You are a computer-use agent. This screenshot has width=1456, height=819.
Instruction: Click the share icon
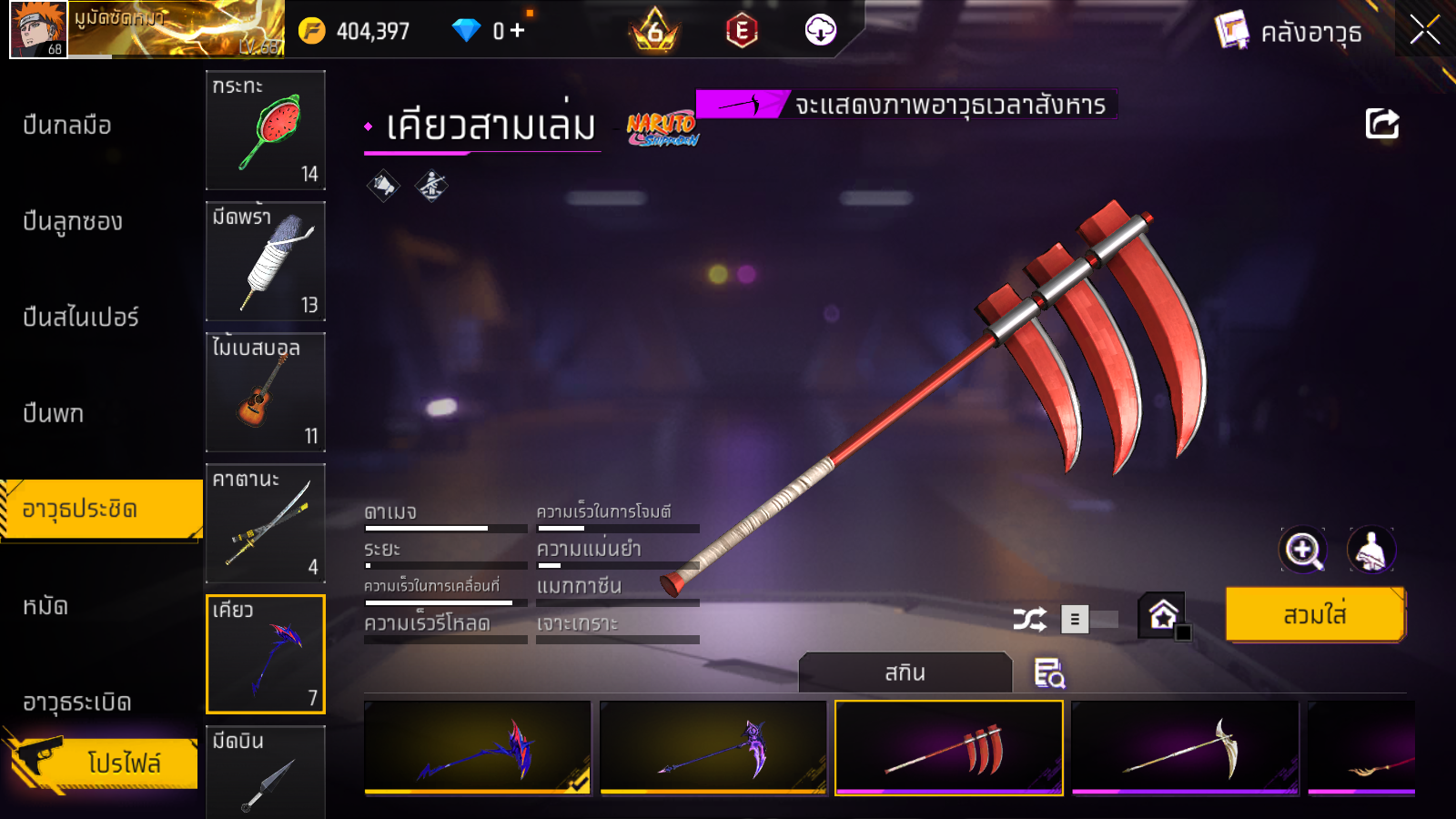click(1381, 124)
